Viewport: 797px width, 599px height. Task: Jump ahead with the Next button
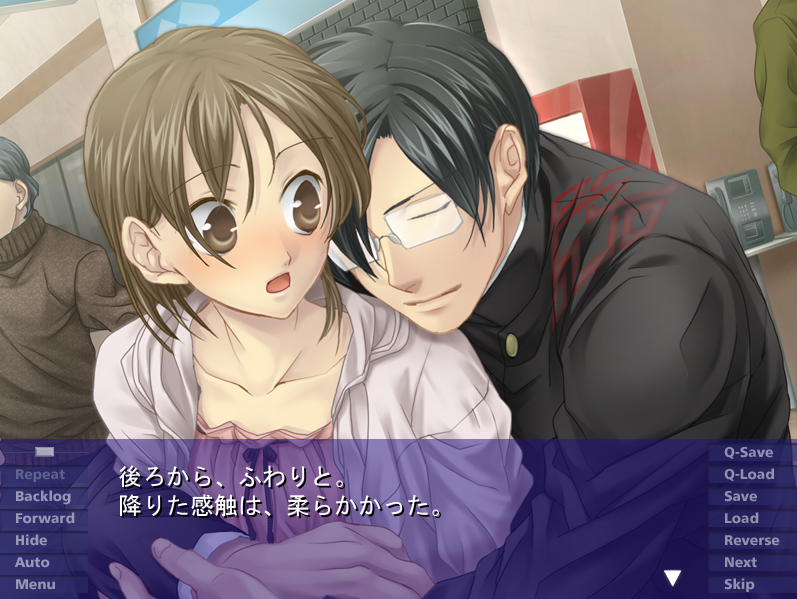(740, 563)
